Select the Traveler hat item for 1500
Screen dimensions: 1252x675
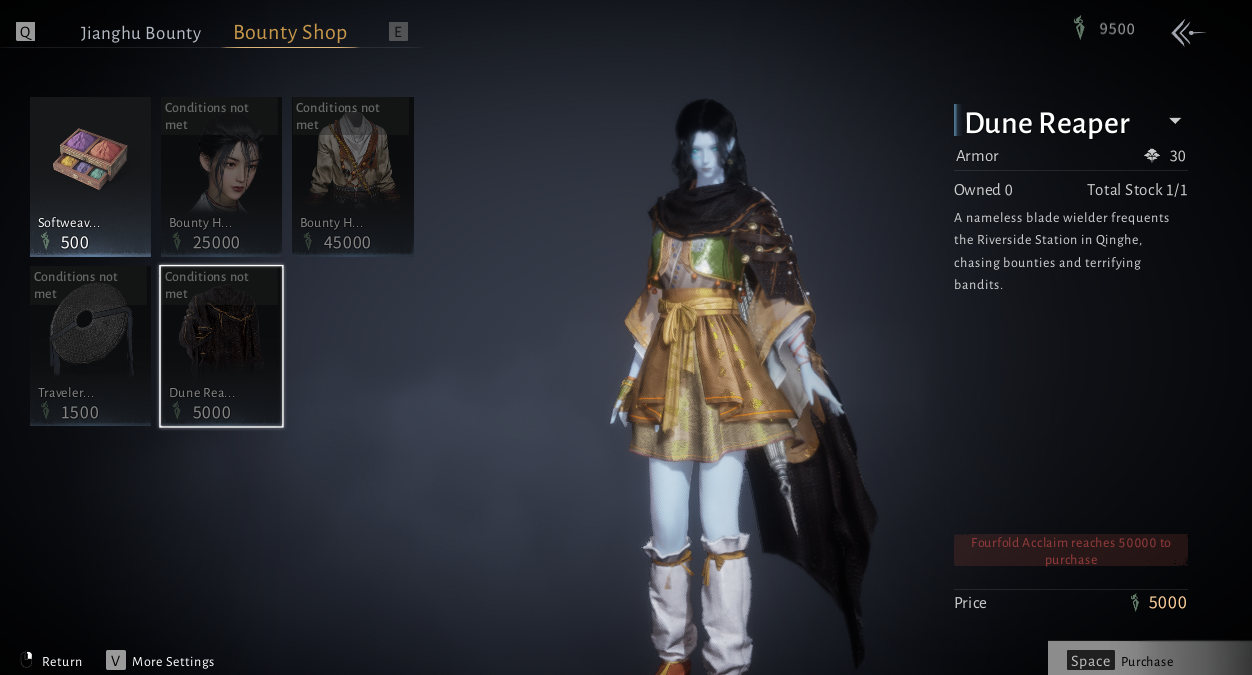(x=90, y=345)
